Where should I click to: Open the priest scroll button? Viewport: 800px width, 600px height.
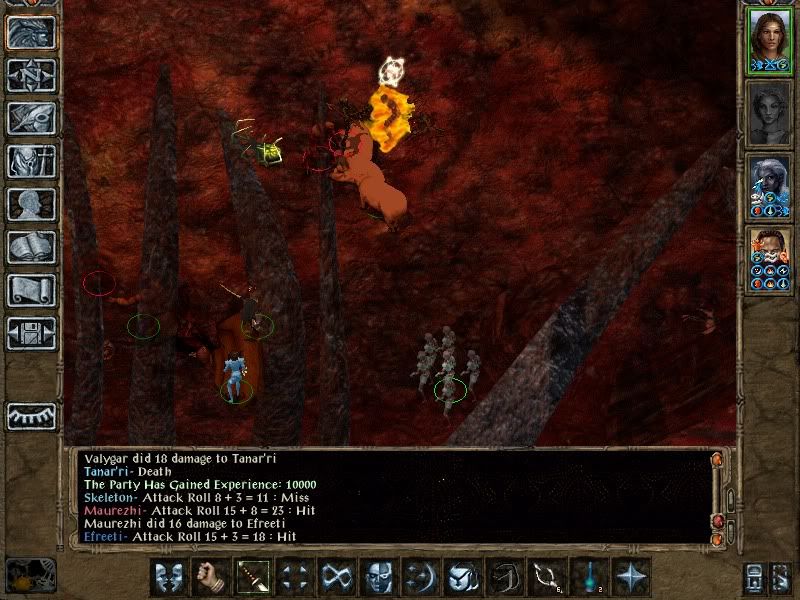[32, 290]
